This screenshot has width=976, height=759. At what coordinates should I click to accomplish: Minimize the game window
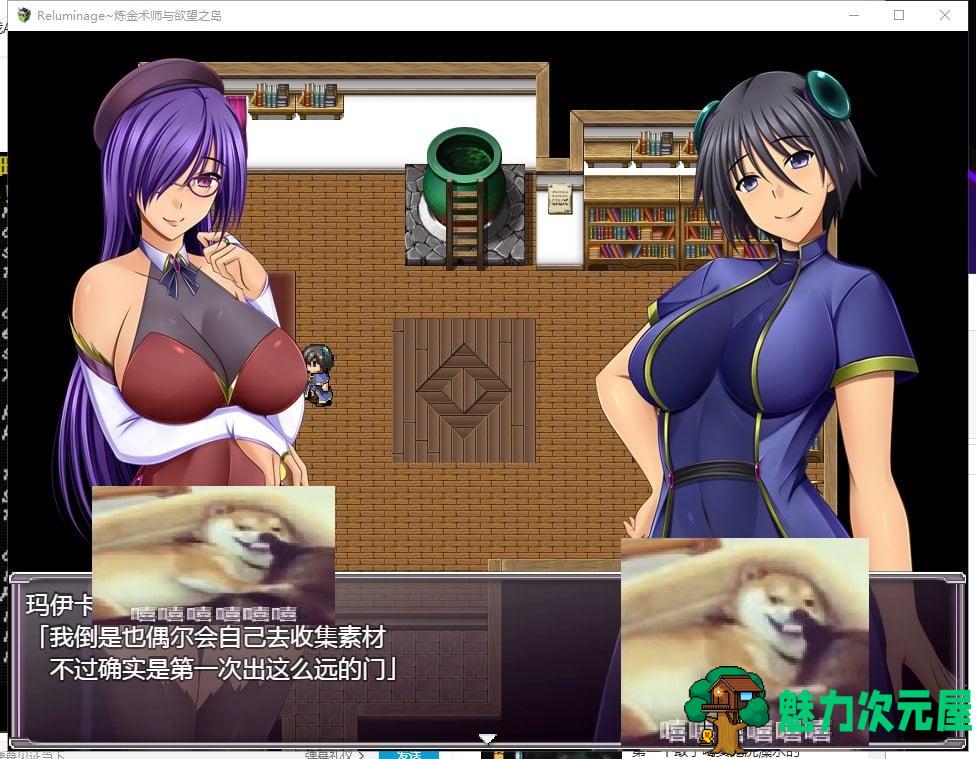coord(853,15)
